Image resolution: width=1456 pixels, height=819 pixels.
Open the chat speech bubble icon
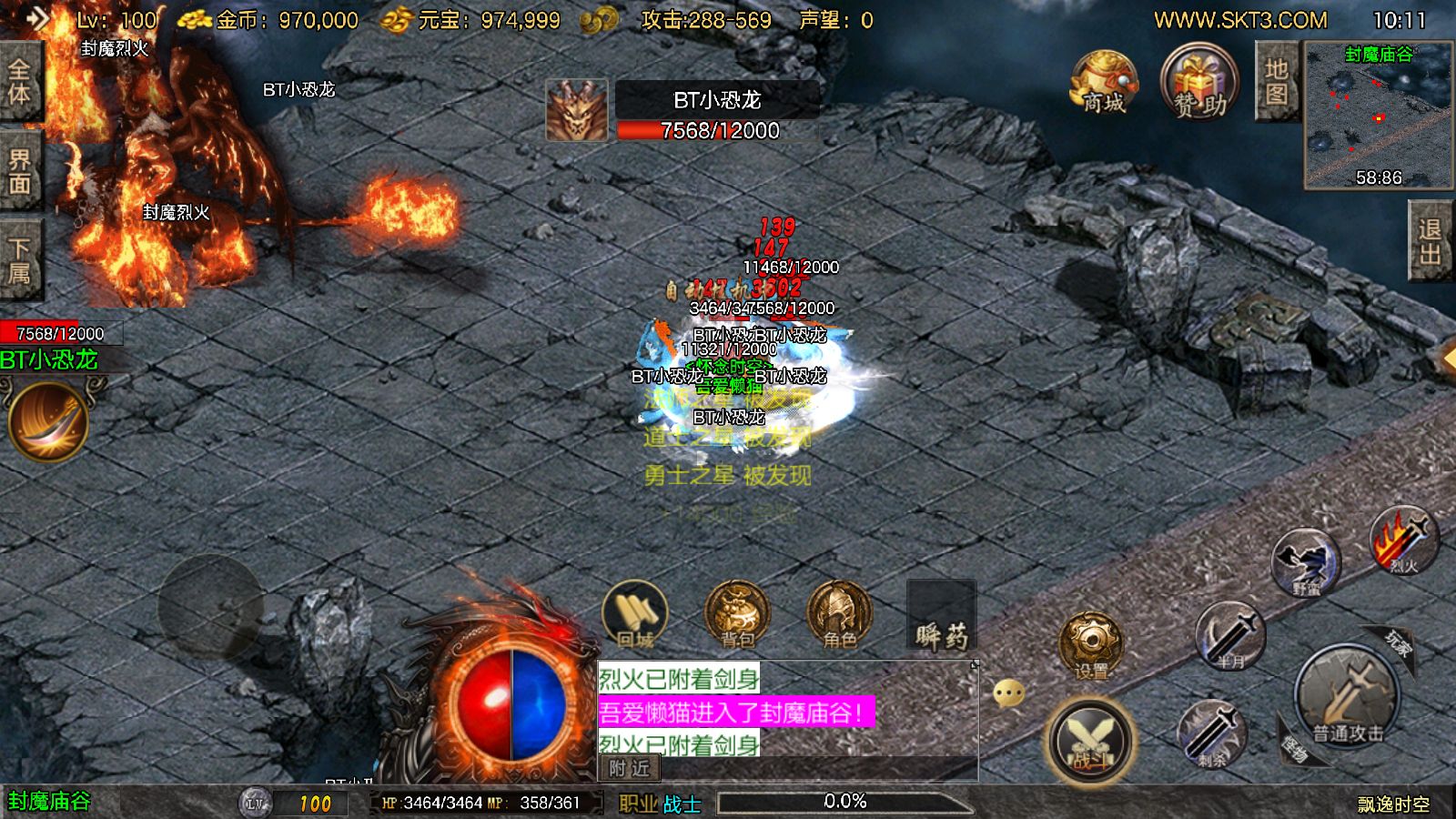click(1008, 694)
